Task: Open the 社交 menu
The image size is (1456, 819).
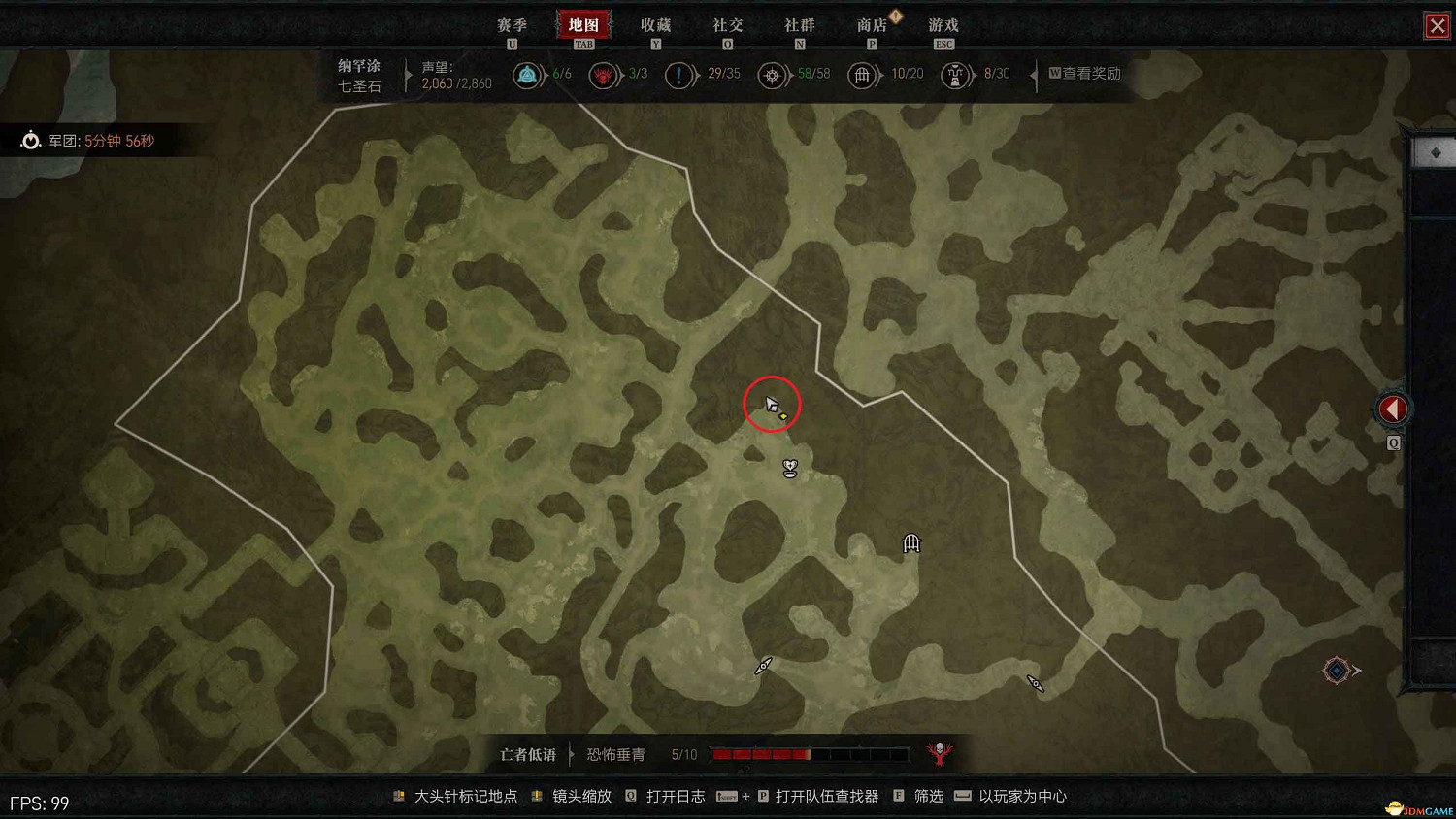Action: (x=727, y=25)
